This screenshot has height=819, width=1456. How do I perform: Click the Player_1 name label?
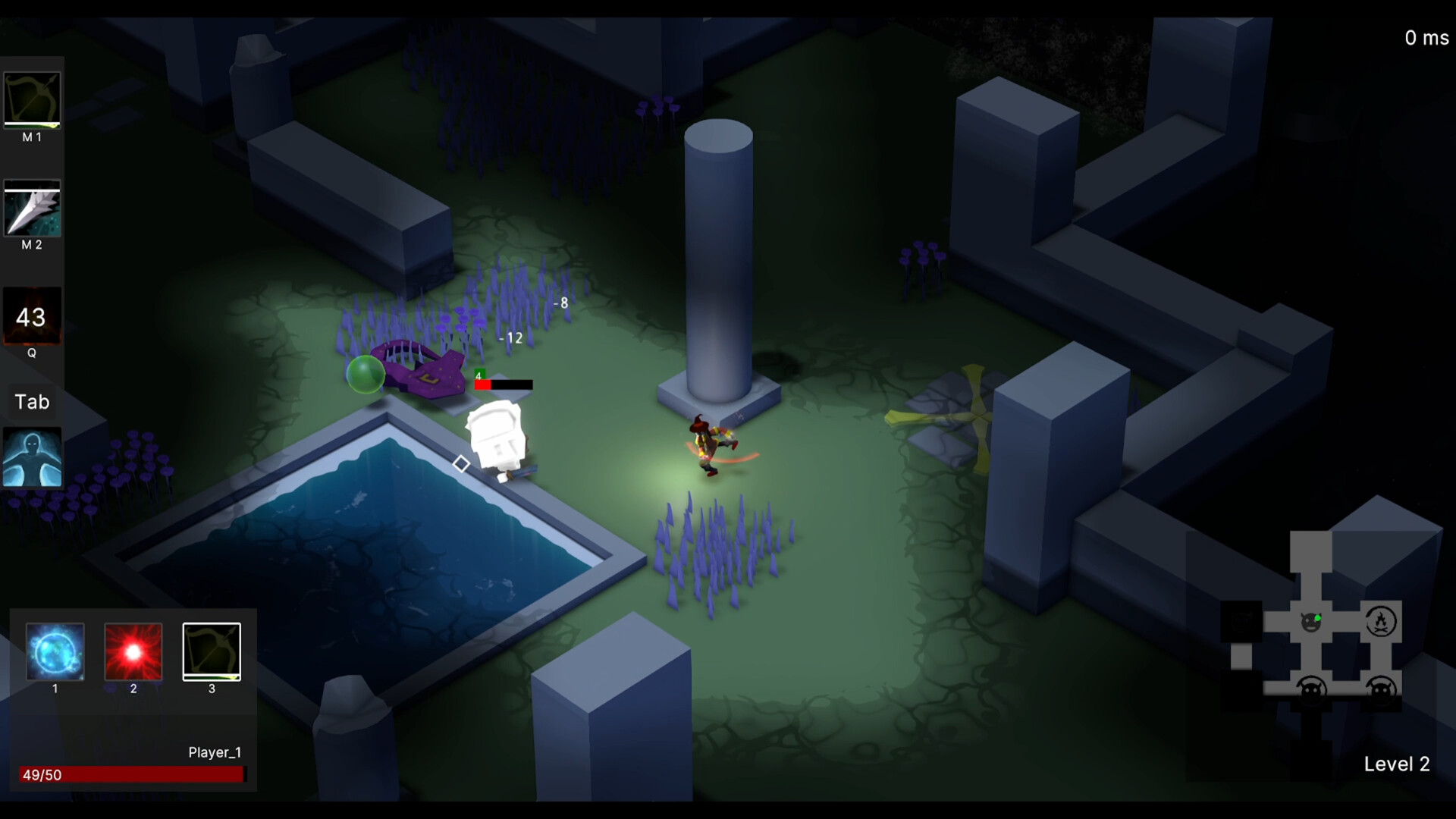click(215, 752)
